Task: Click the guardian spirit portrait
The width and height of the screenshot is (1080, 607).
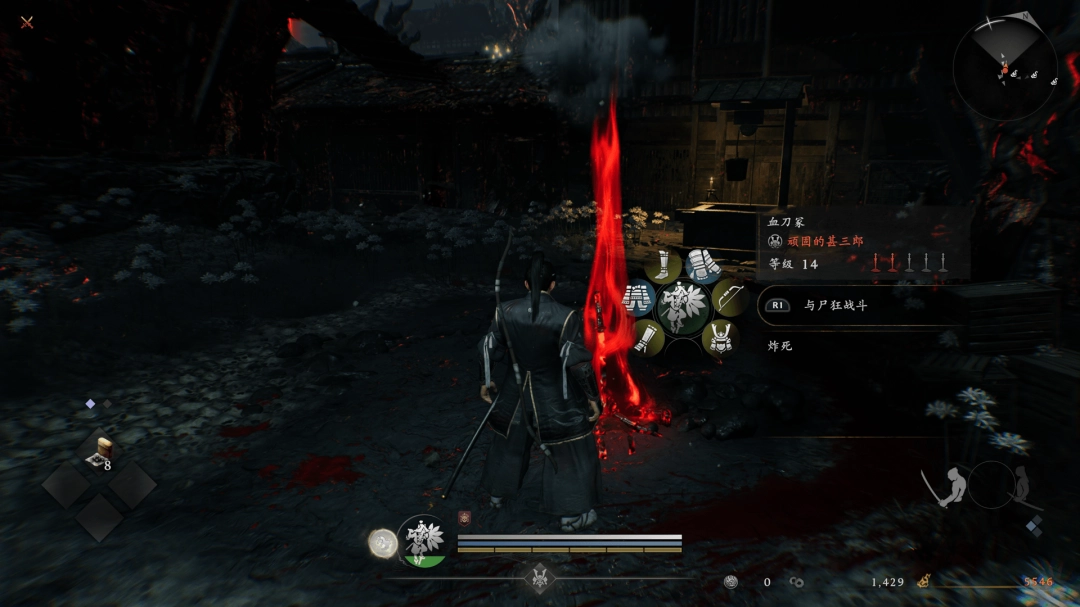Action: (x=422, y=541)
